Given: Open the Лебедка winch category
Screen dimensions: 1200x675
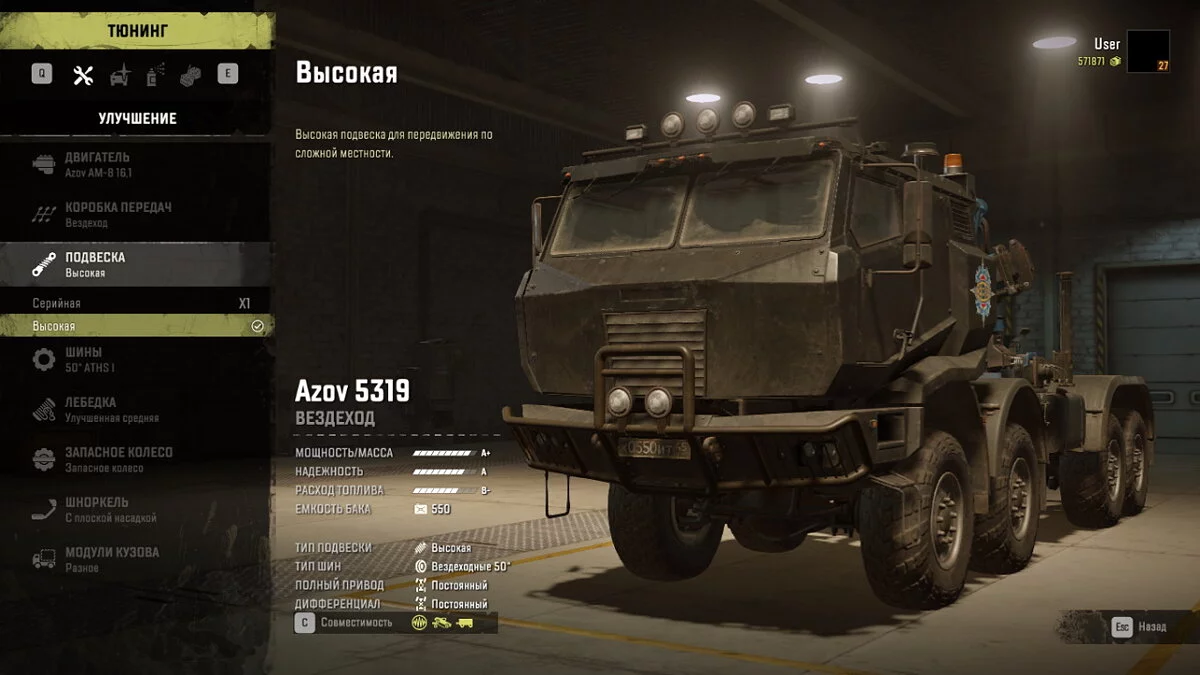Looking at the screenshot, I should click(136, 409).
